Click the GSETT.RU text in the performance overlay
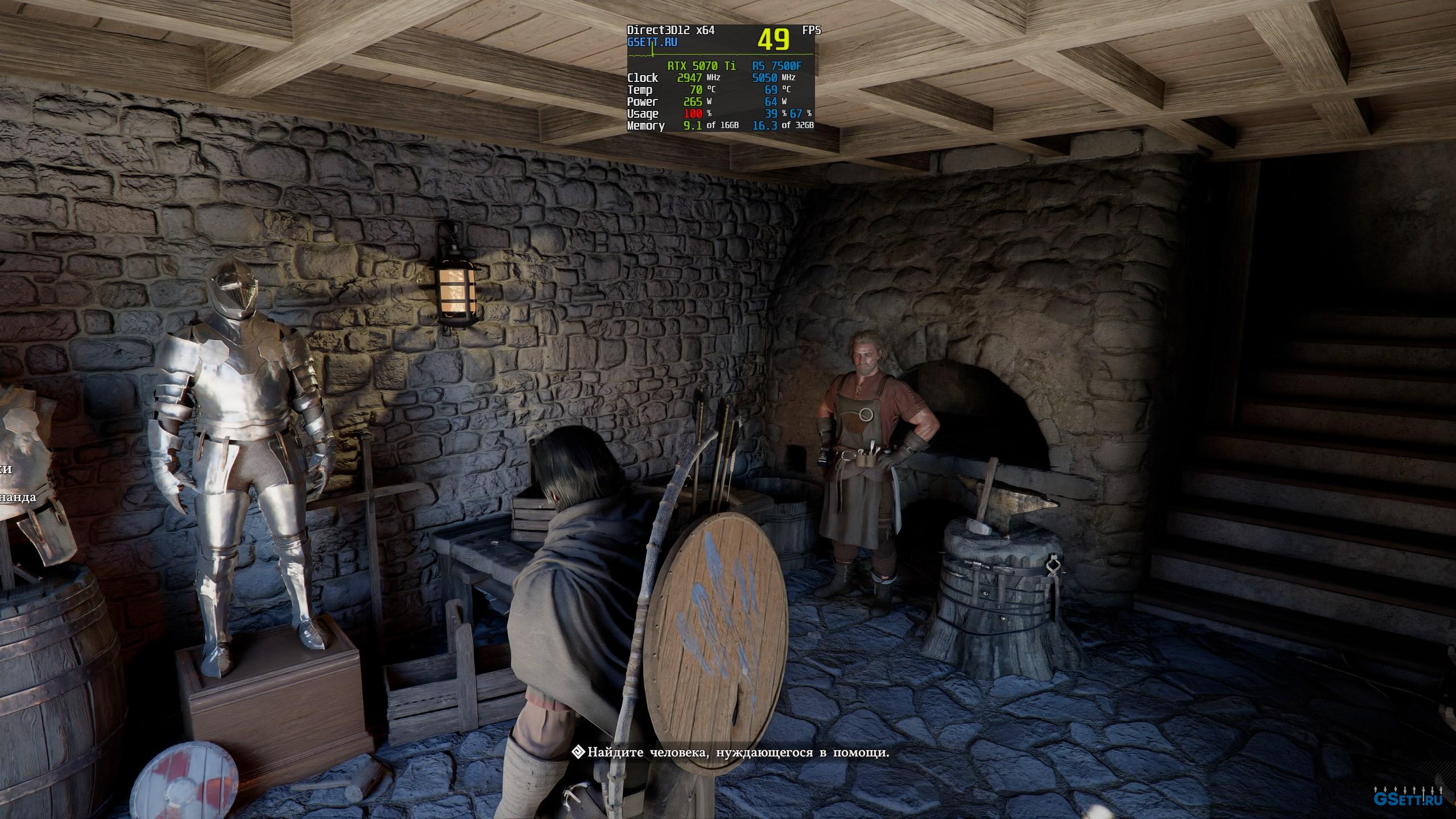Image resolution: width=1456 pixels, height=819 pixels. coord(652,42)
